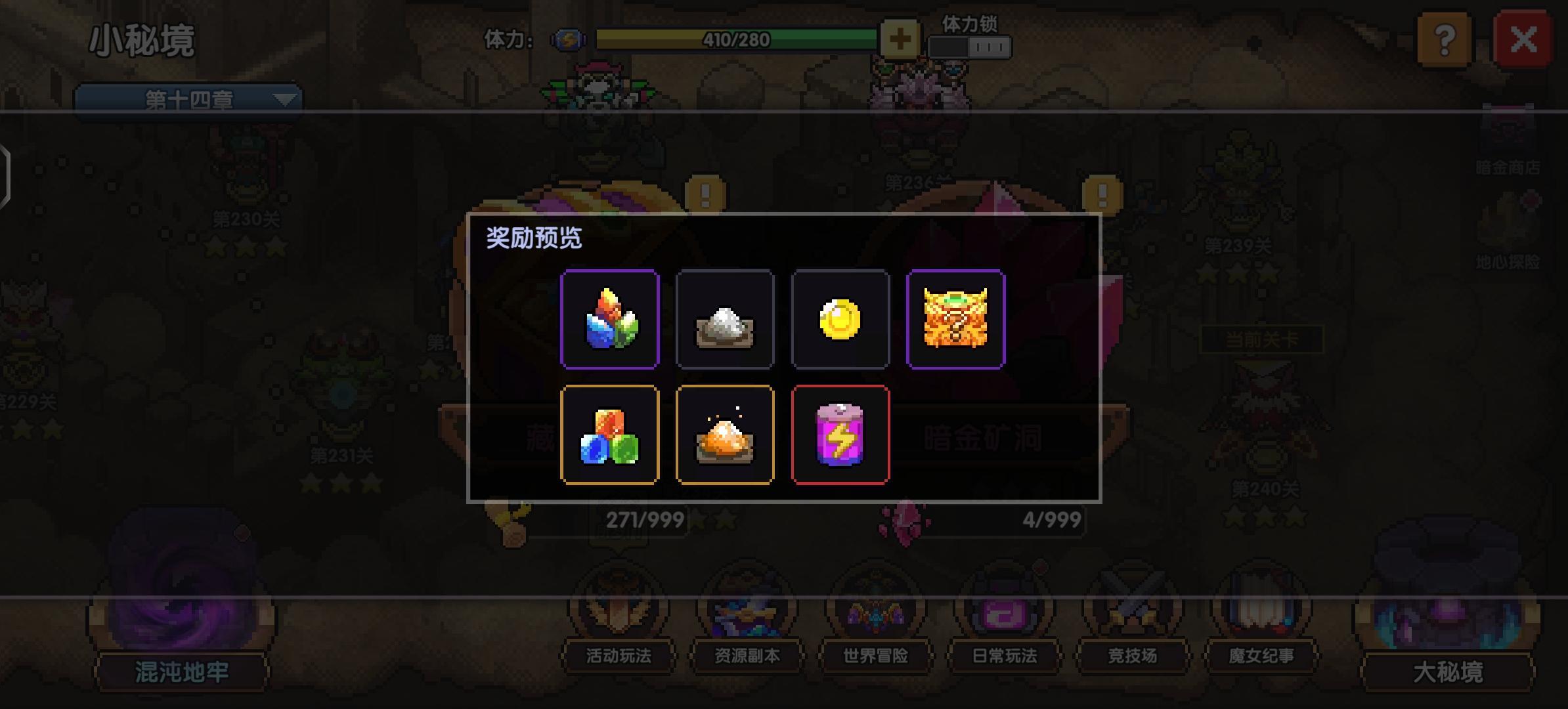Toggle the 体力锁 stamina lock switch

click(x=970, y=45)
